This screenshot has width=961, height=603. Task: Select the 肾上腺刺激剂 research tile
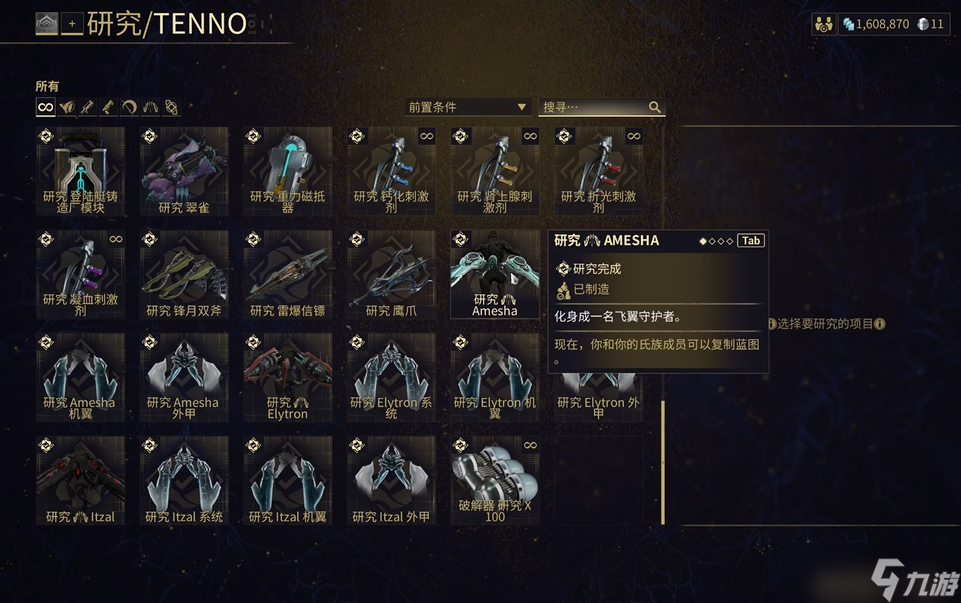click(x=495, y=171)
